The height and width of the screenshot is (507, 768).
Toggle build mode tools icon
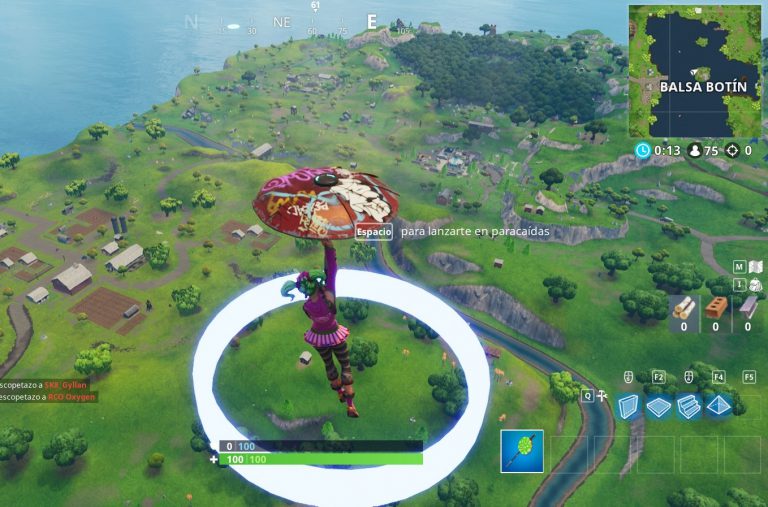(x=600, y=396)
